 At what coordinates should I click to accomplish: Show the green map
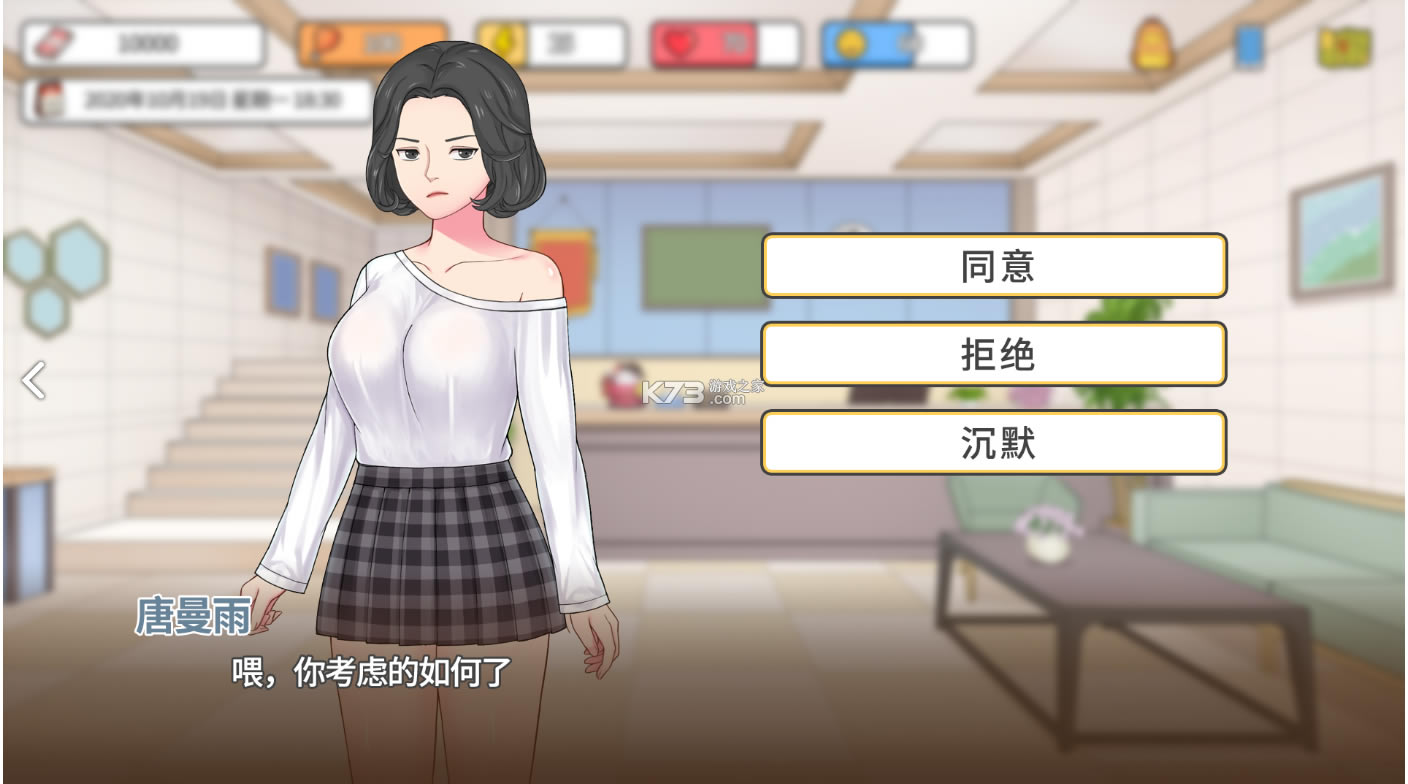[x=1343, y=47]
